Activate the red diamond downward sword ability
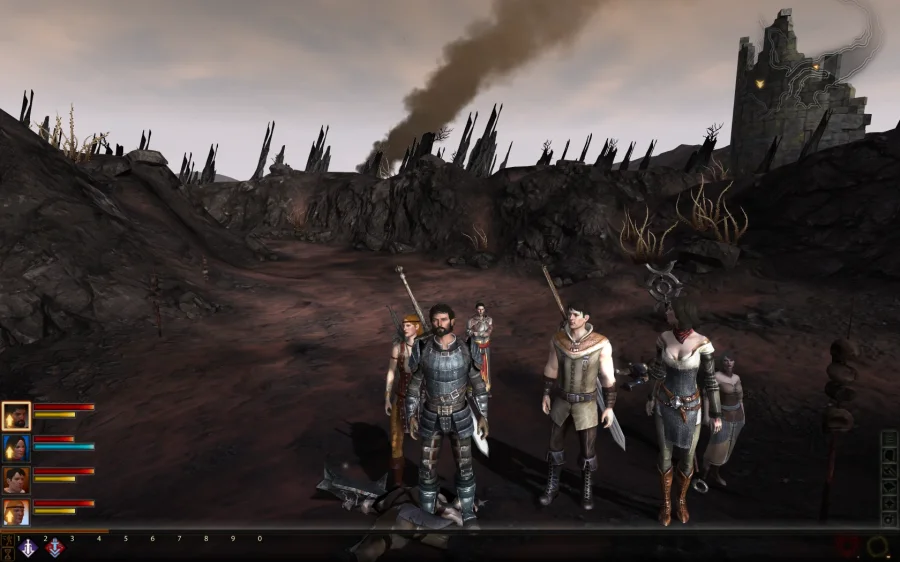 [x=54, y=548]
